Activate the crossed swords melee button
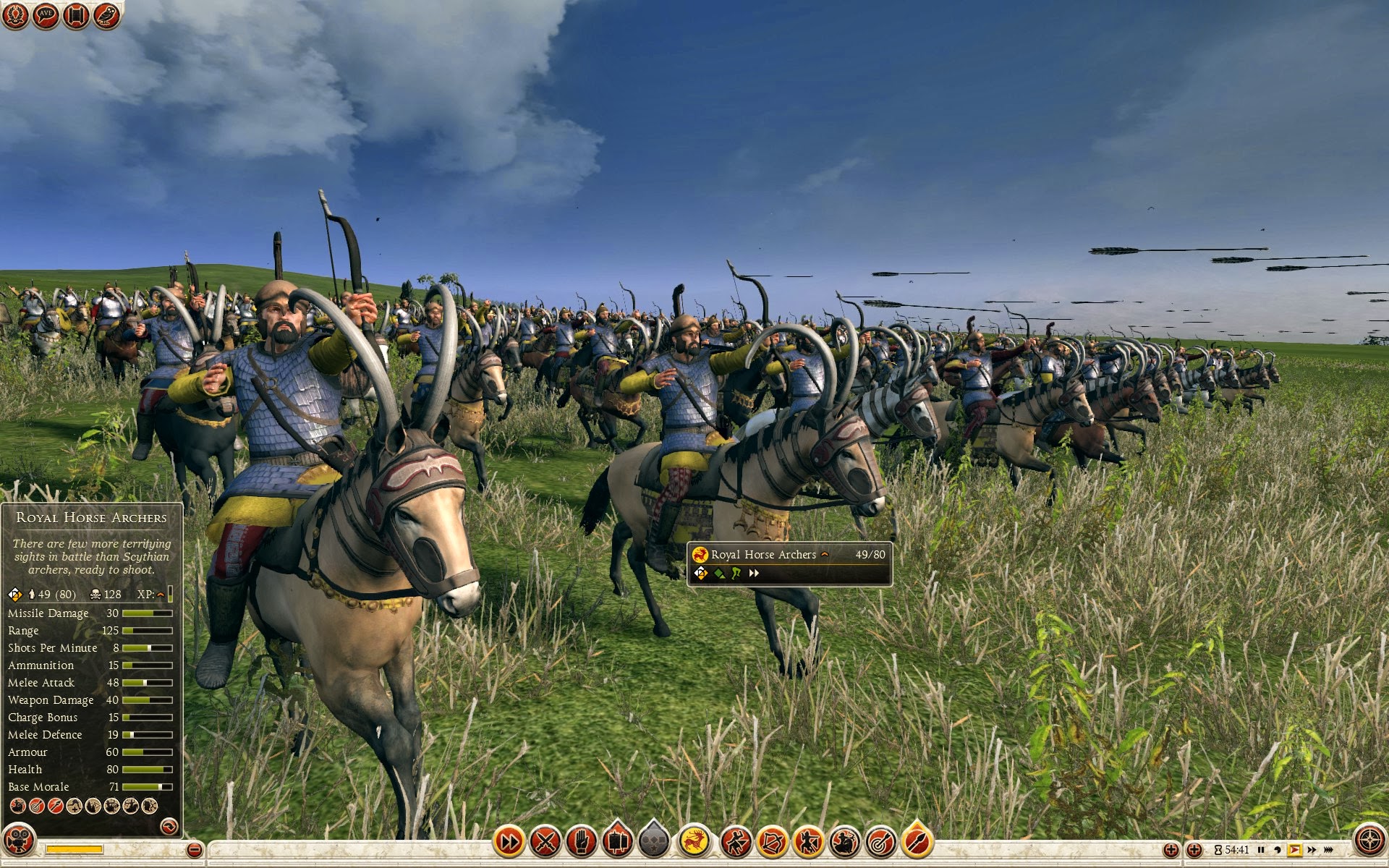This screenshot has height=868, width=1389. pyautogui.click(x=545, y=842)
